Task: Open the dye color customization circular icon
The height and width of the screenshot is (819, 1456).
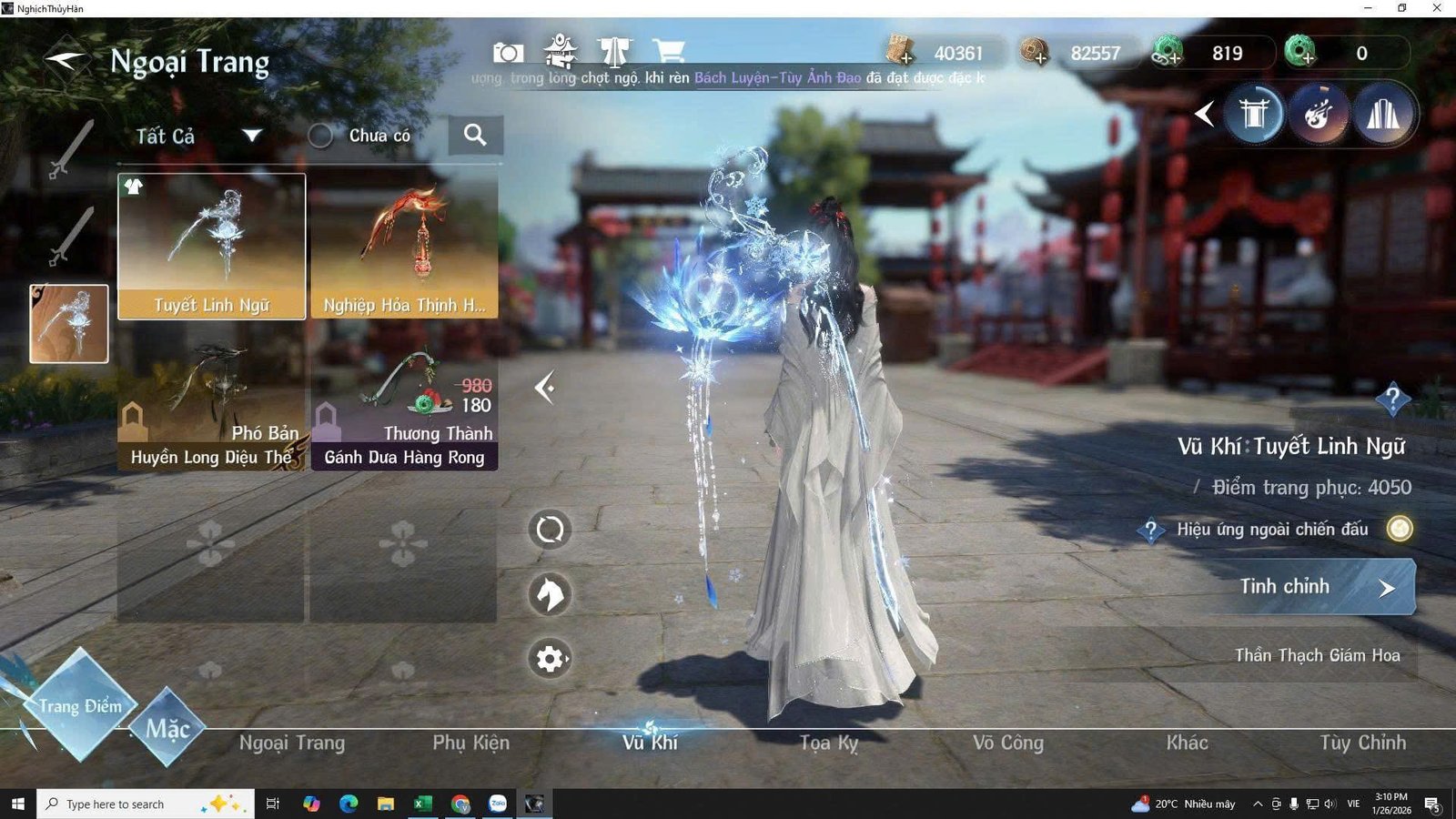Action: [1319, 113]
